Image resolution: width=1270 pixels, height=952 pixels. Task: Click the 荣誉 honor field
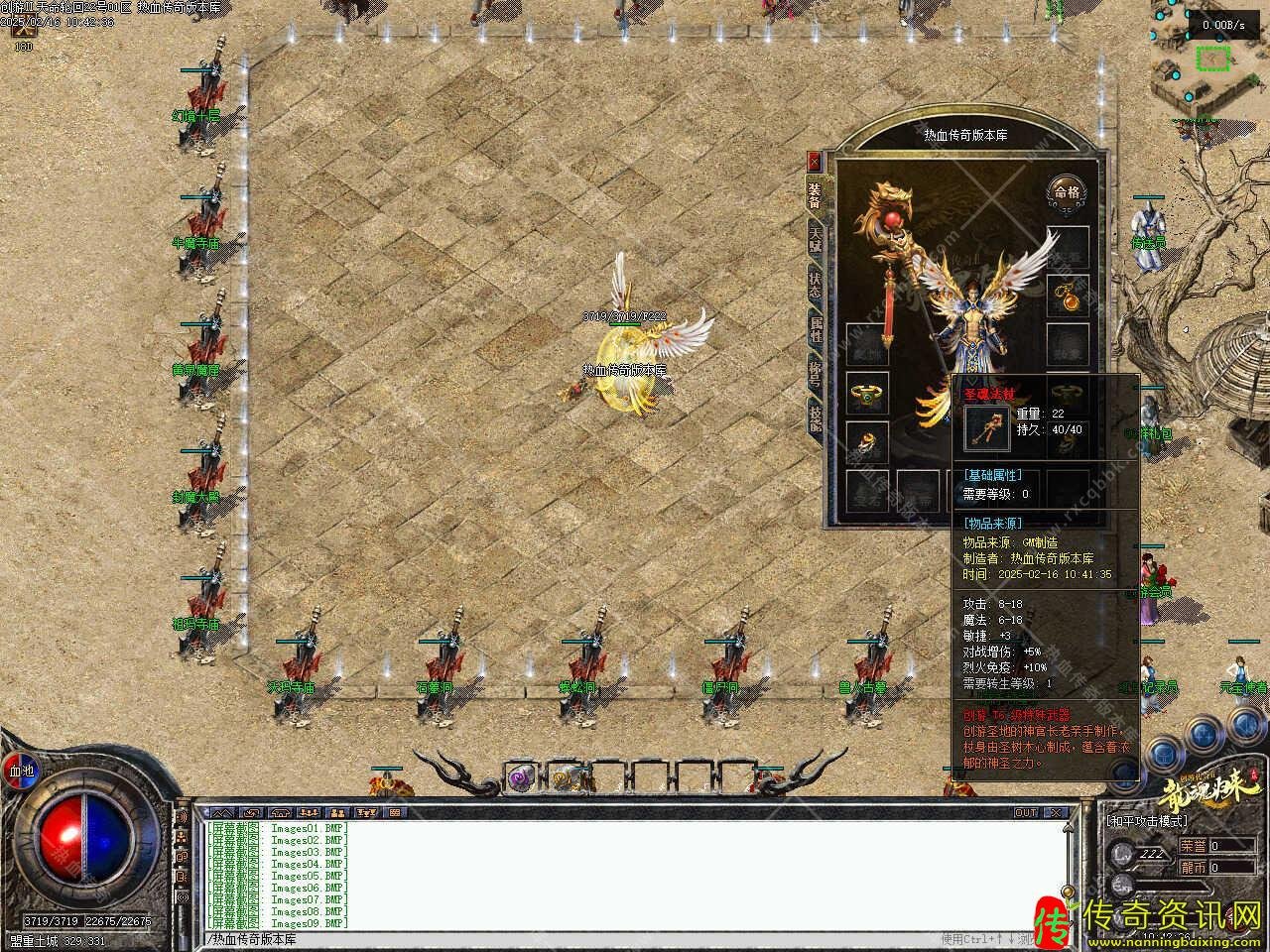point(1217,846)
